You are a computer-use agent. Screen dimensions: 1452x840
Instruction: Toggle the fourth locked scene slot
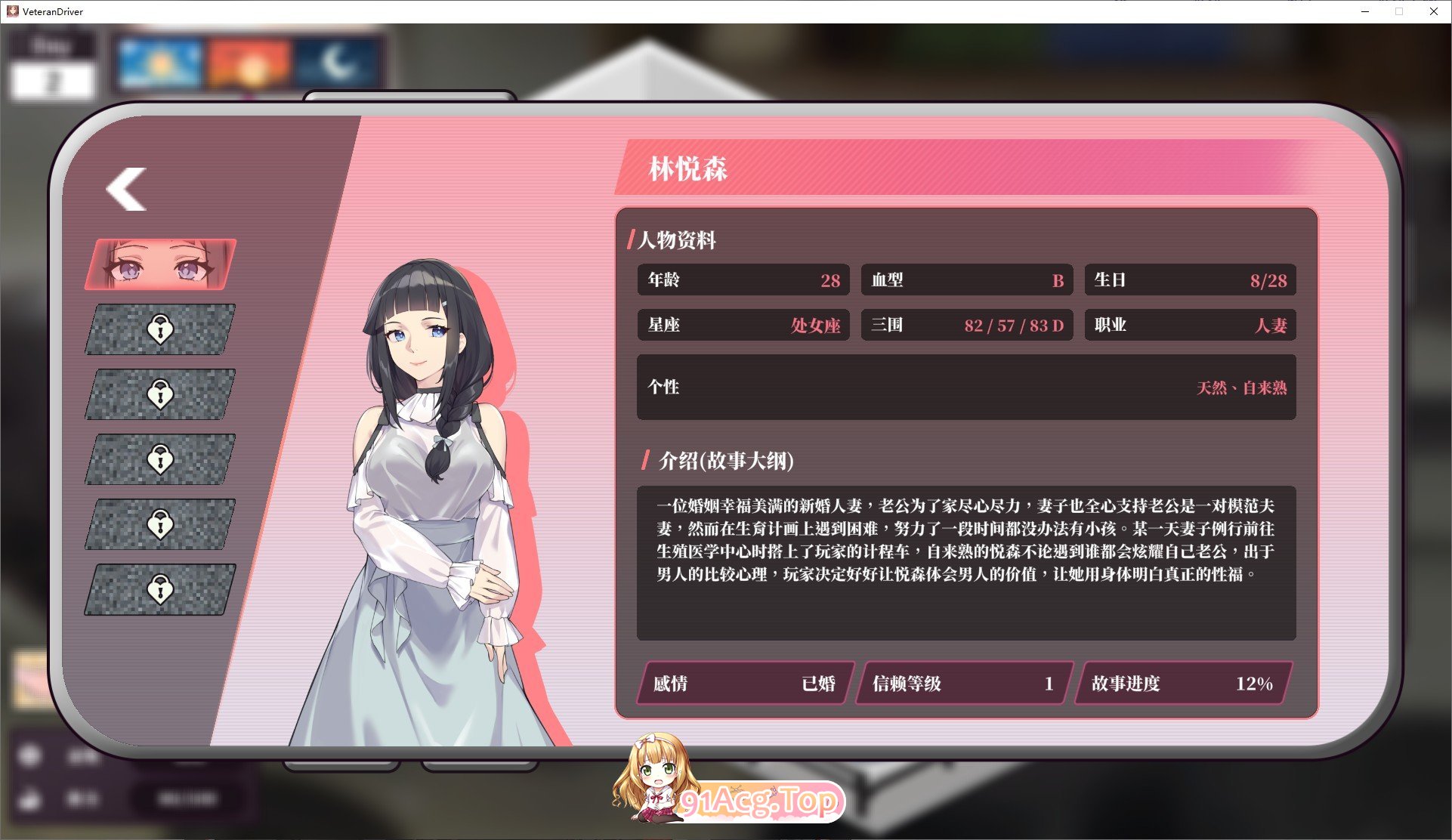click(159, 523)
